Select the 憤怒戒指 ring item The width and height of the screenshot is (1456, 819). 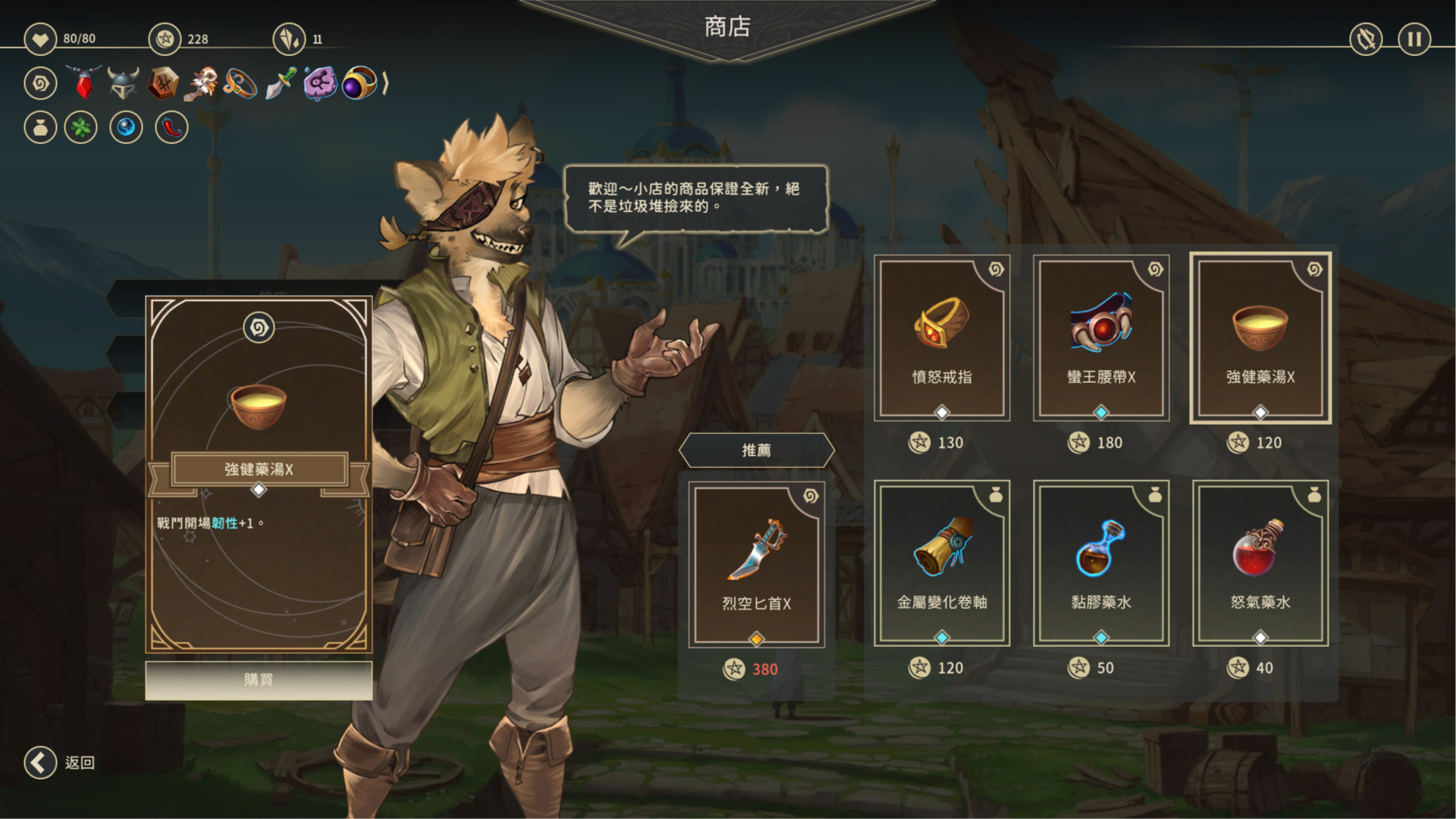click(942, 338)
